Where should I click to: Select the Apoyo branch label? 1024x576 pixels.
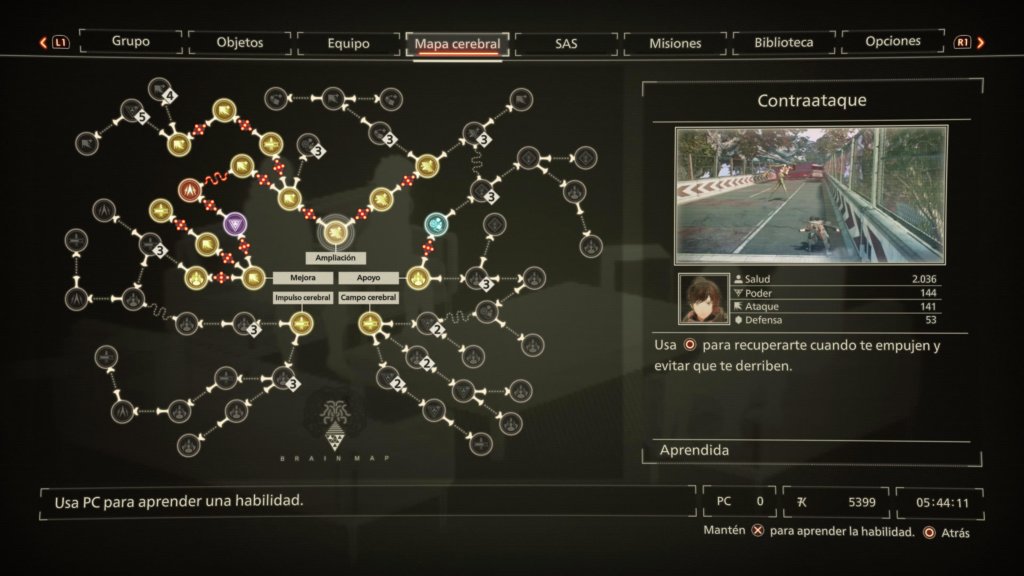pyautogui.click(x=368, y=277)
